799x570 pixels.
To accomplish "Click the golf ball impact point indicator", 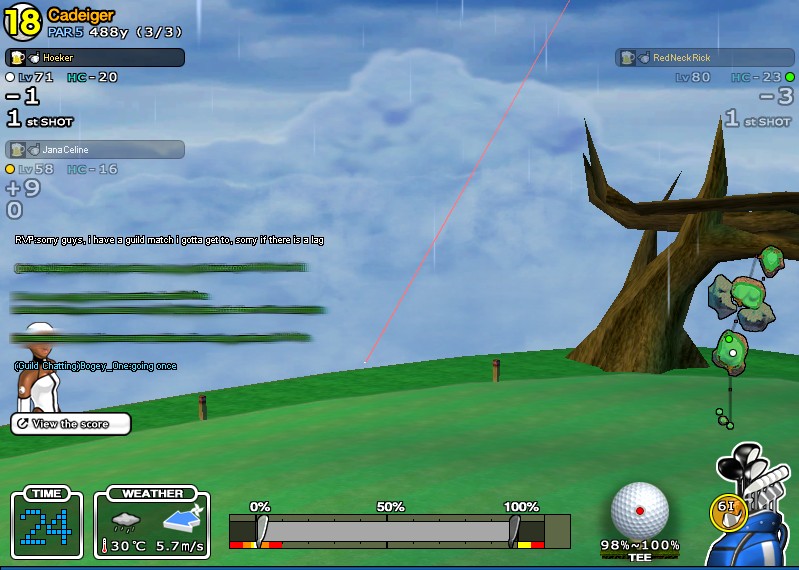I will pos(639,510).
